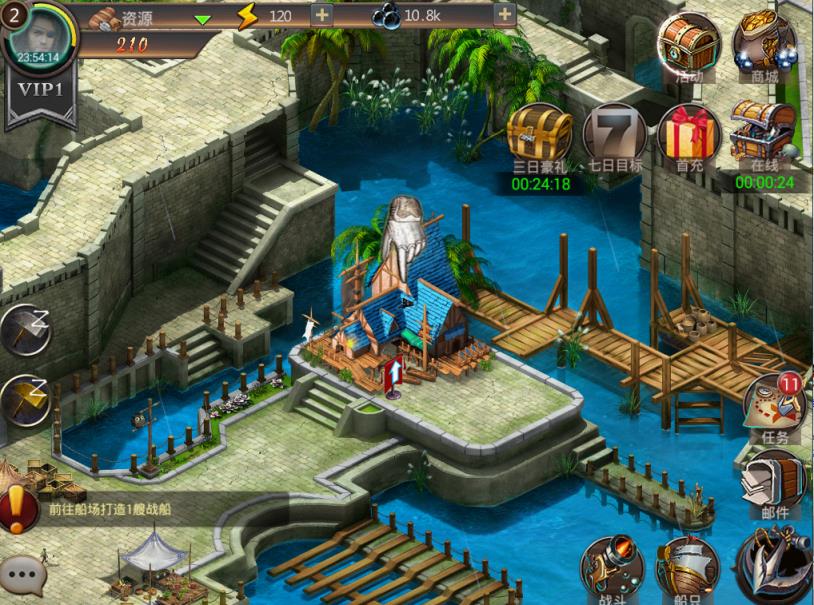Select the upper idle builder hammer
Viewport: 814px width, 605px height.
pyautogui.click(x=25, y=329)
